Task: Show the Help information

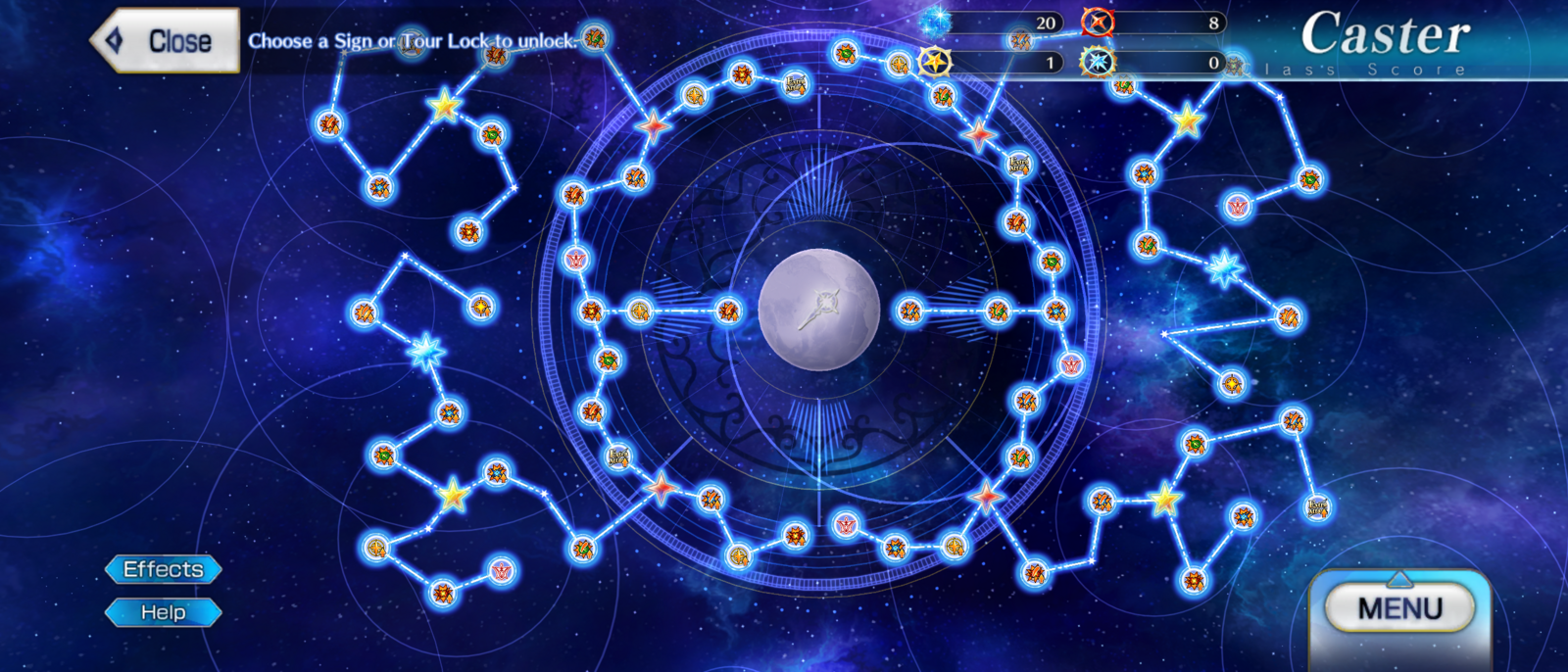Action: point(164,613)
